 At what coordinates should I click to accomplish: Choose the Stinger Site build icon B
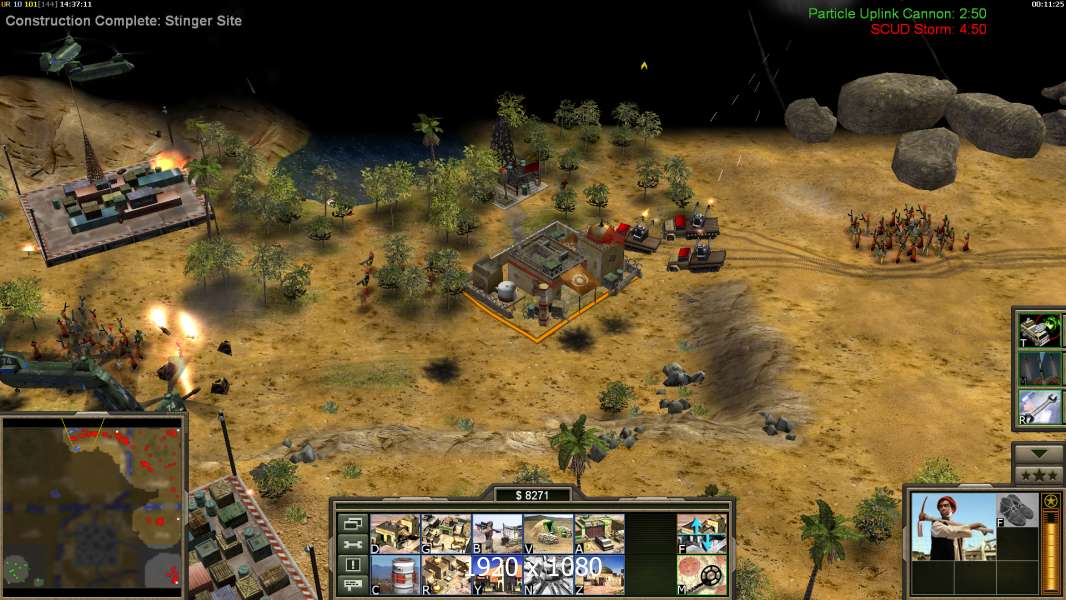[496, 534]
